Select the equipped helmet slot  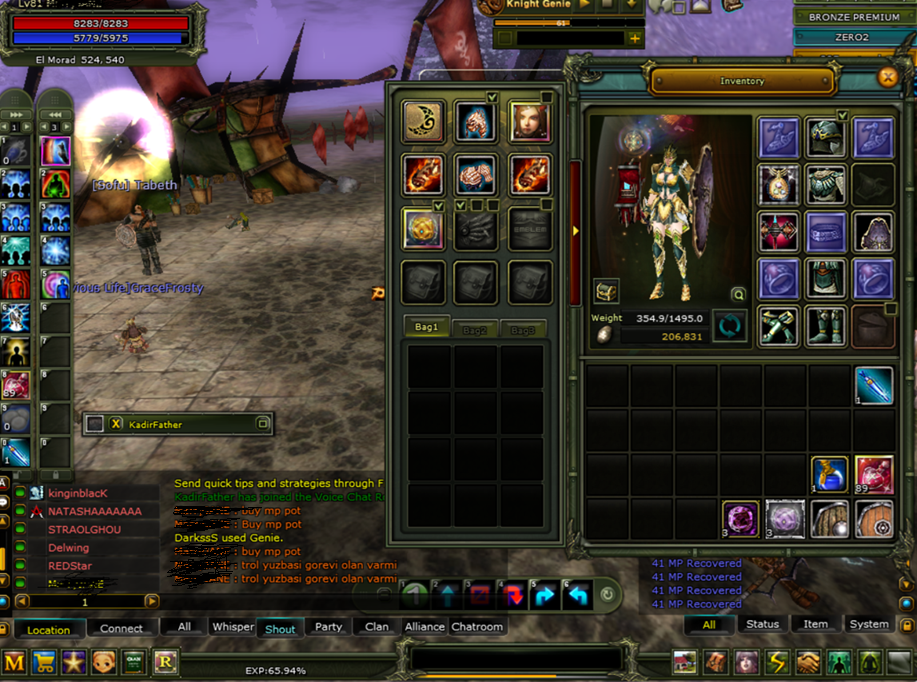pyautogui.click(x=826, y=138)
